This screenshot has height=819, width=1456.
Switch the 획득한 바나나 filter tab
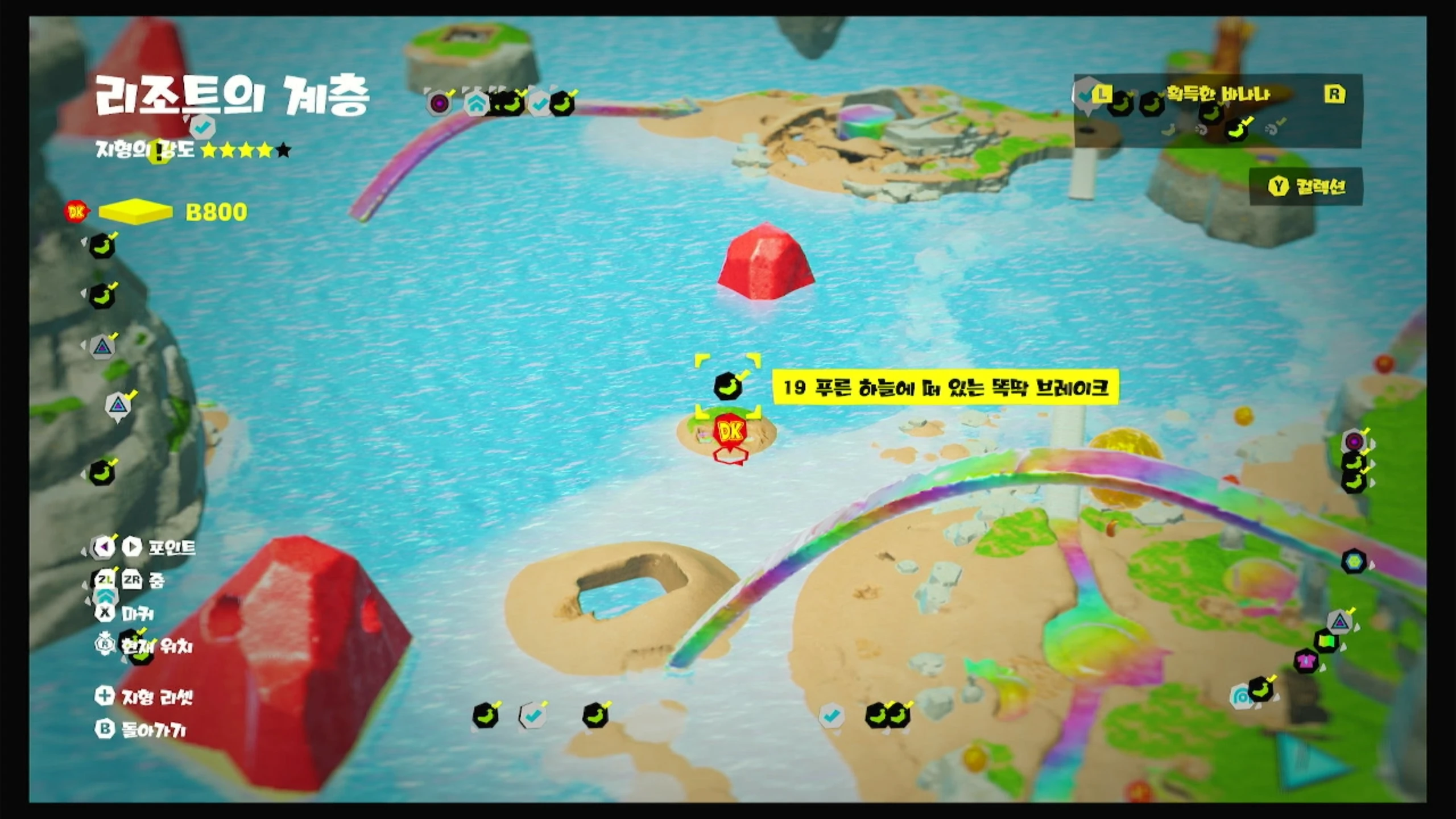[x=1217, y=94]
